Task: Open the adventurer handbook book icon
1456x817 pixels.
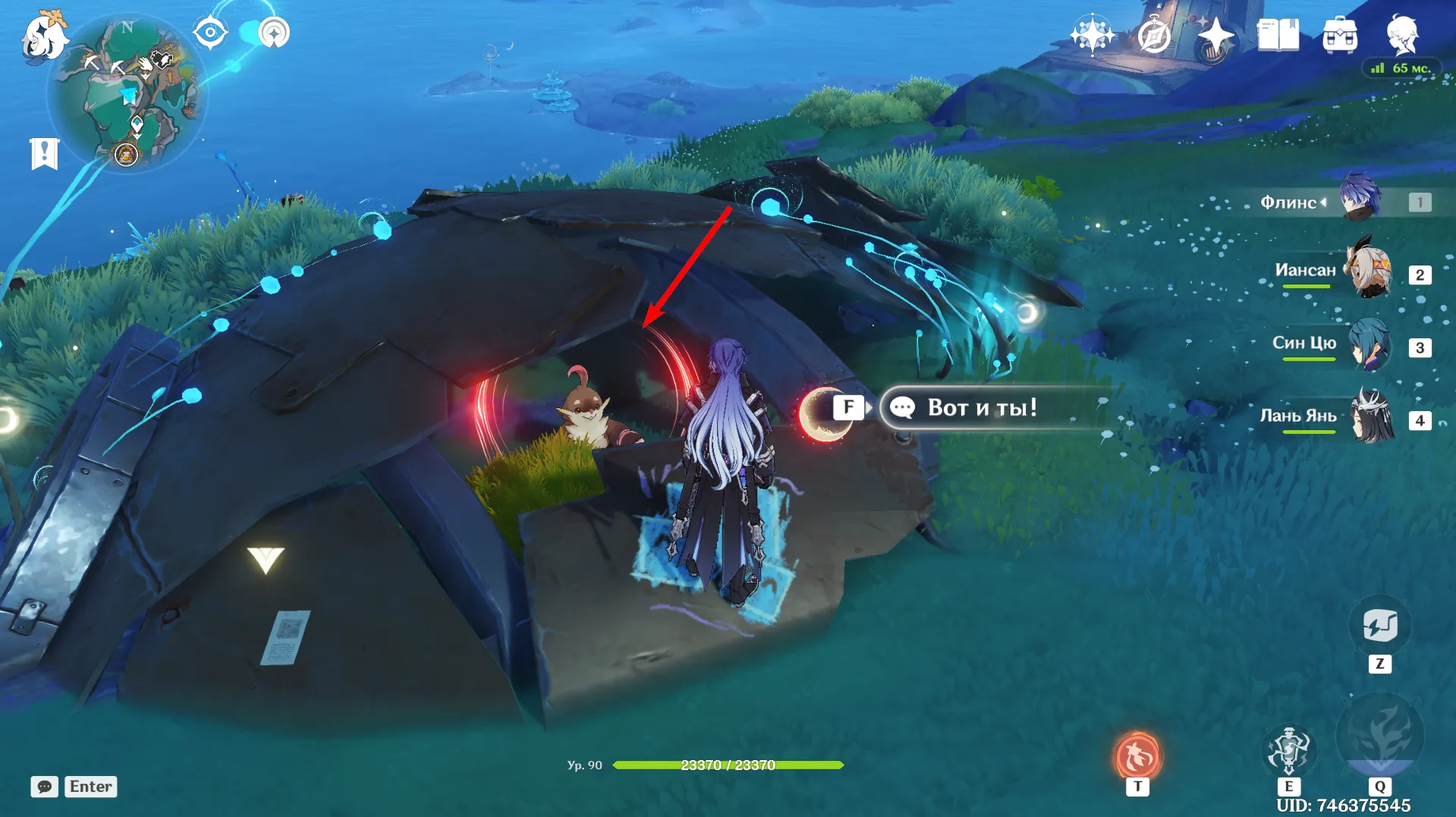Action: point(1278,36)
